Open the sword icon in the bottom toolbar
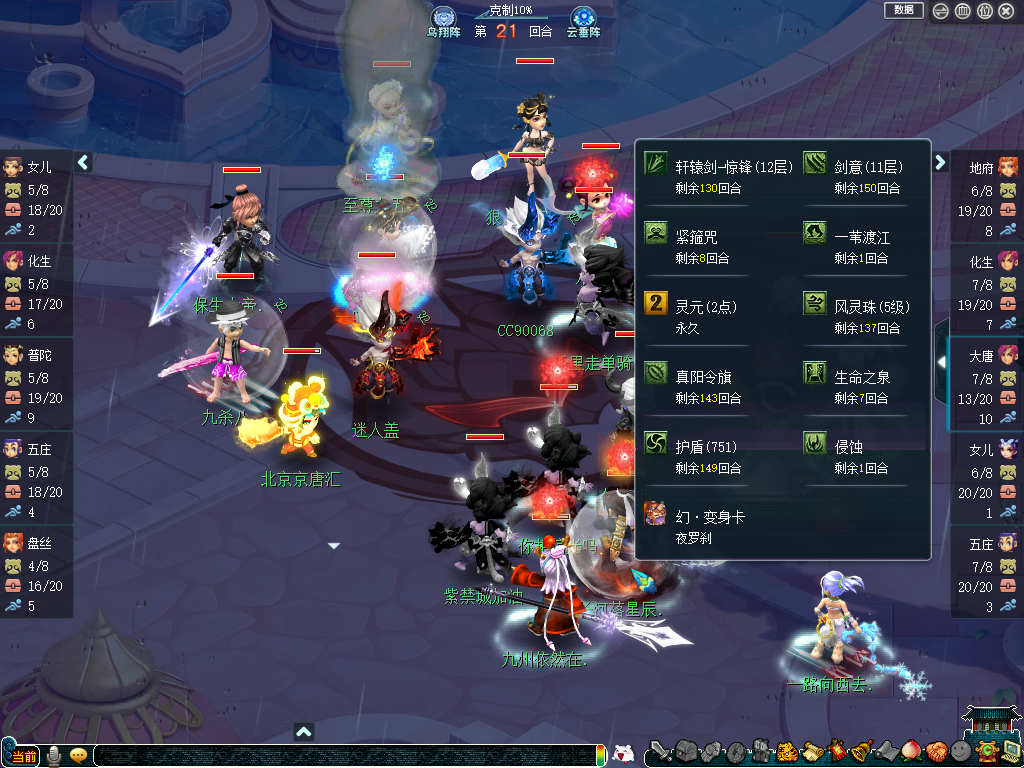The width and height of the screenshot is (1024, 768). tap(662, 751)
